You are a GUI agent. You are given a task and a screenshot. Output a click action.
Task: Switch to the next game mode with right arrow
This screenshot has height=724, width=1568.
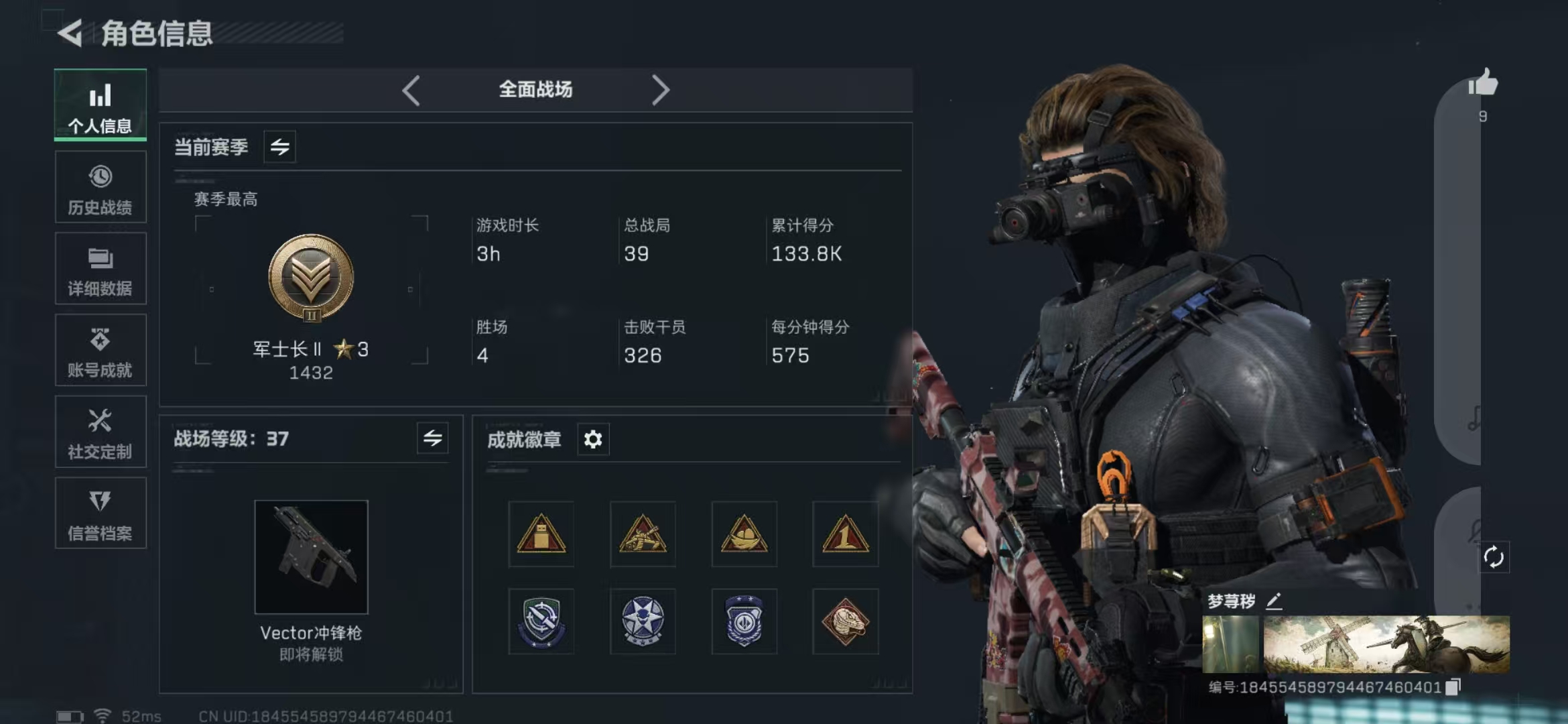pyautogui.click(x=660, y=90)
